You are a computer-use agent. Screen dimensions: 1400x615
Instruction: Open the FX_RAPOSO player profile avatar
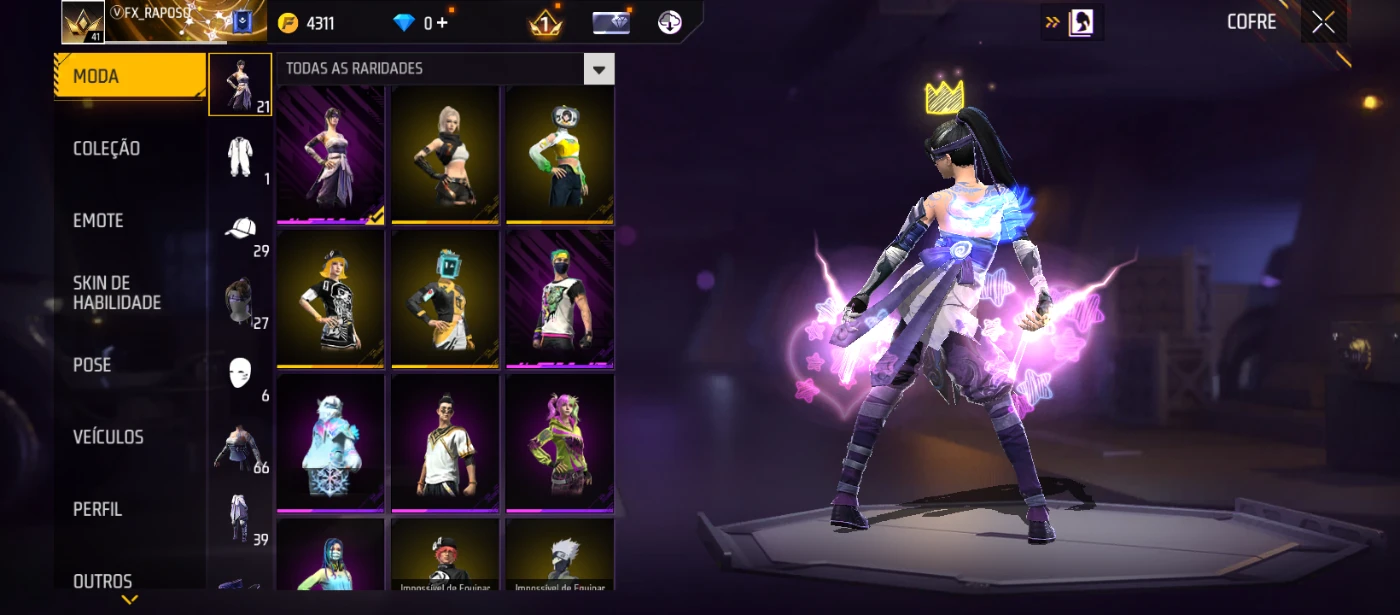83,22
